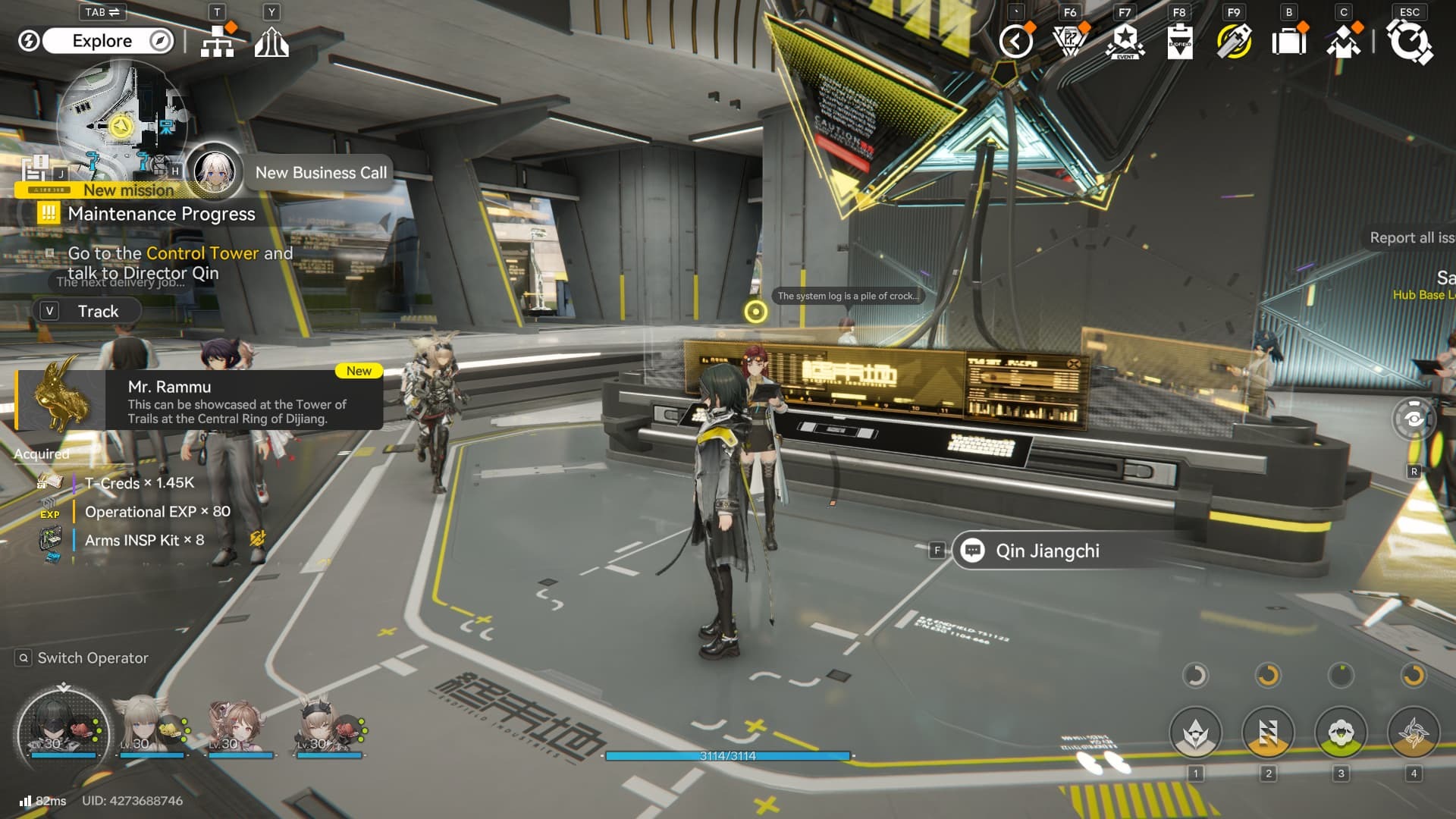View the Mr. Rammu new item notification
The image size is (1456, 819).
point(201,400)
